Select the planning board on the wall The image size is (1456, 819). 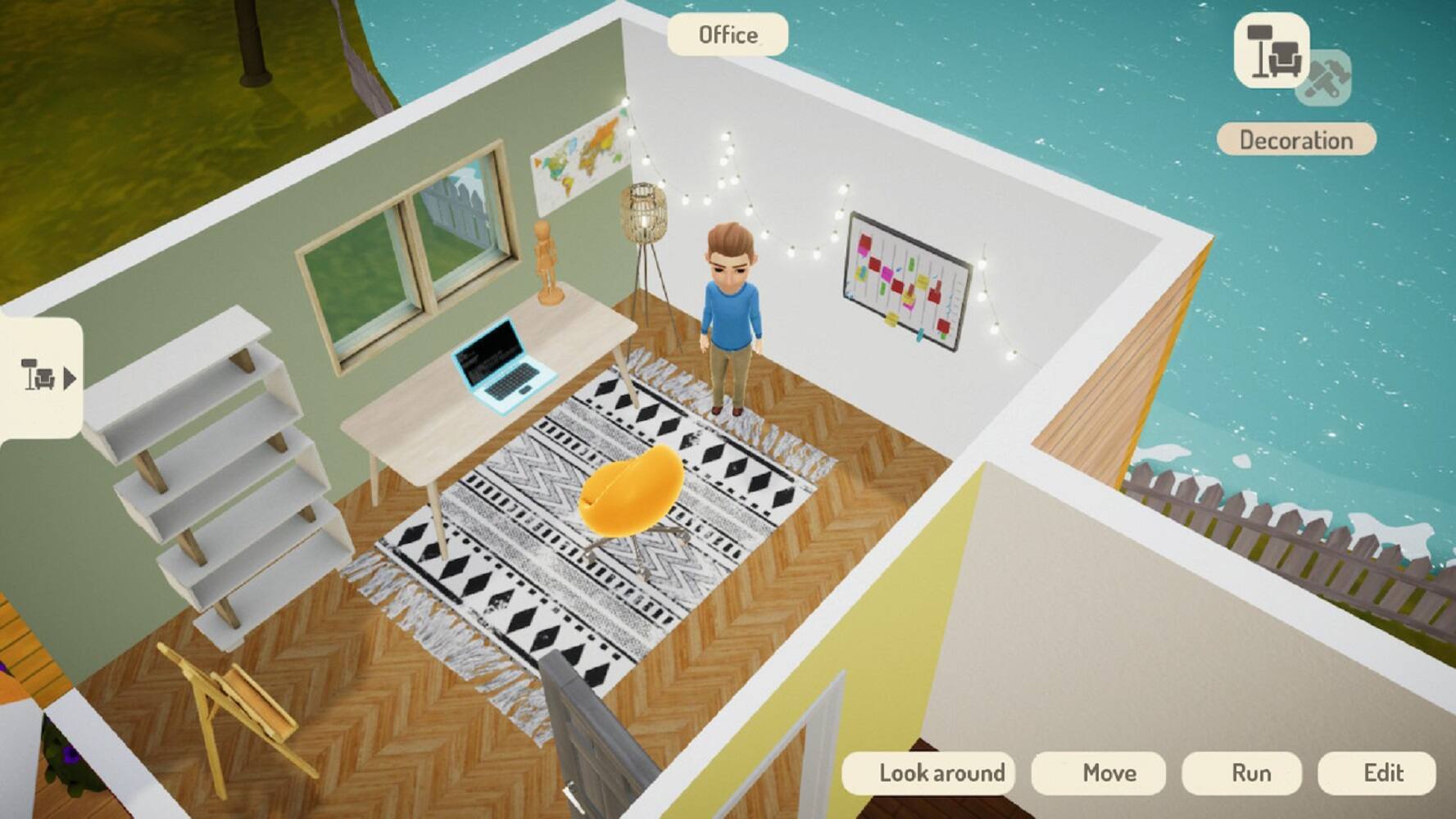pos(905,283)
